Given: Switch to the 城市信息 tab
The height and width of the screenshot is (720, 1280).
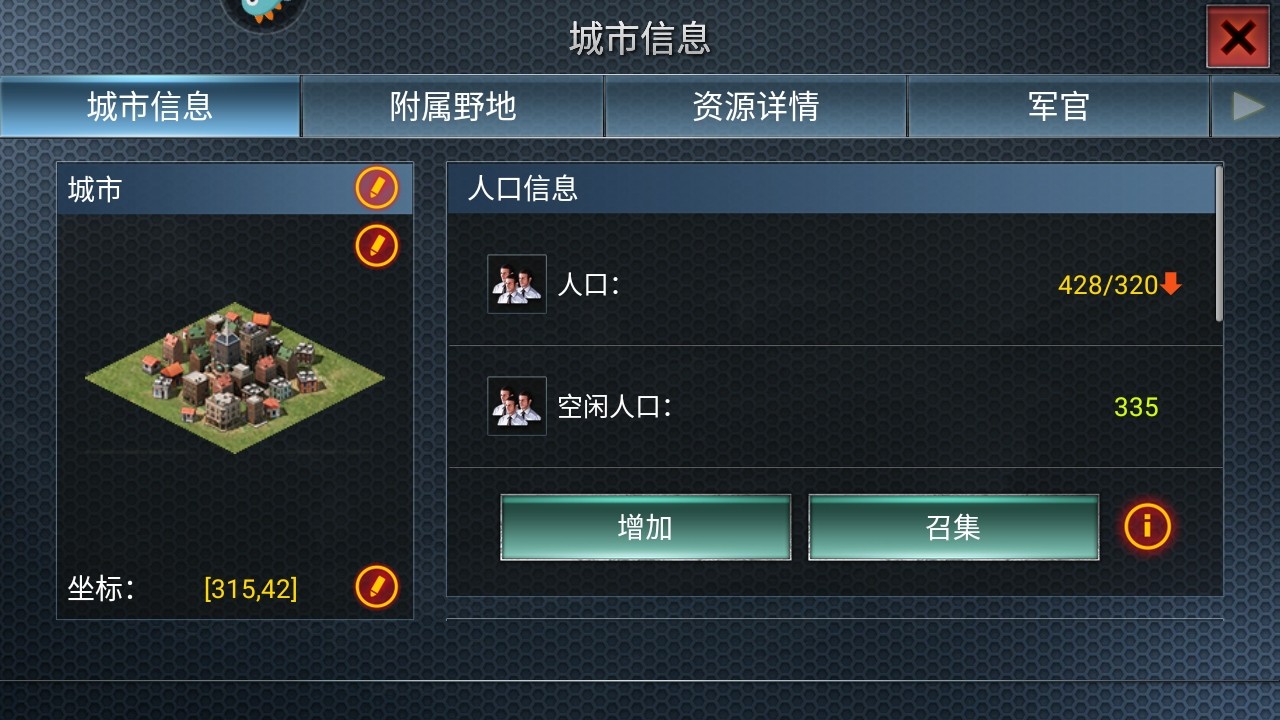Looking at the screenshot, I should tap(150, 107).
